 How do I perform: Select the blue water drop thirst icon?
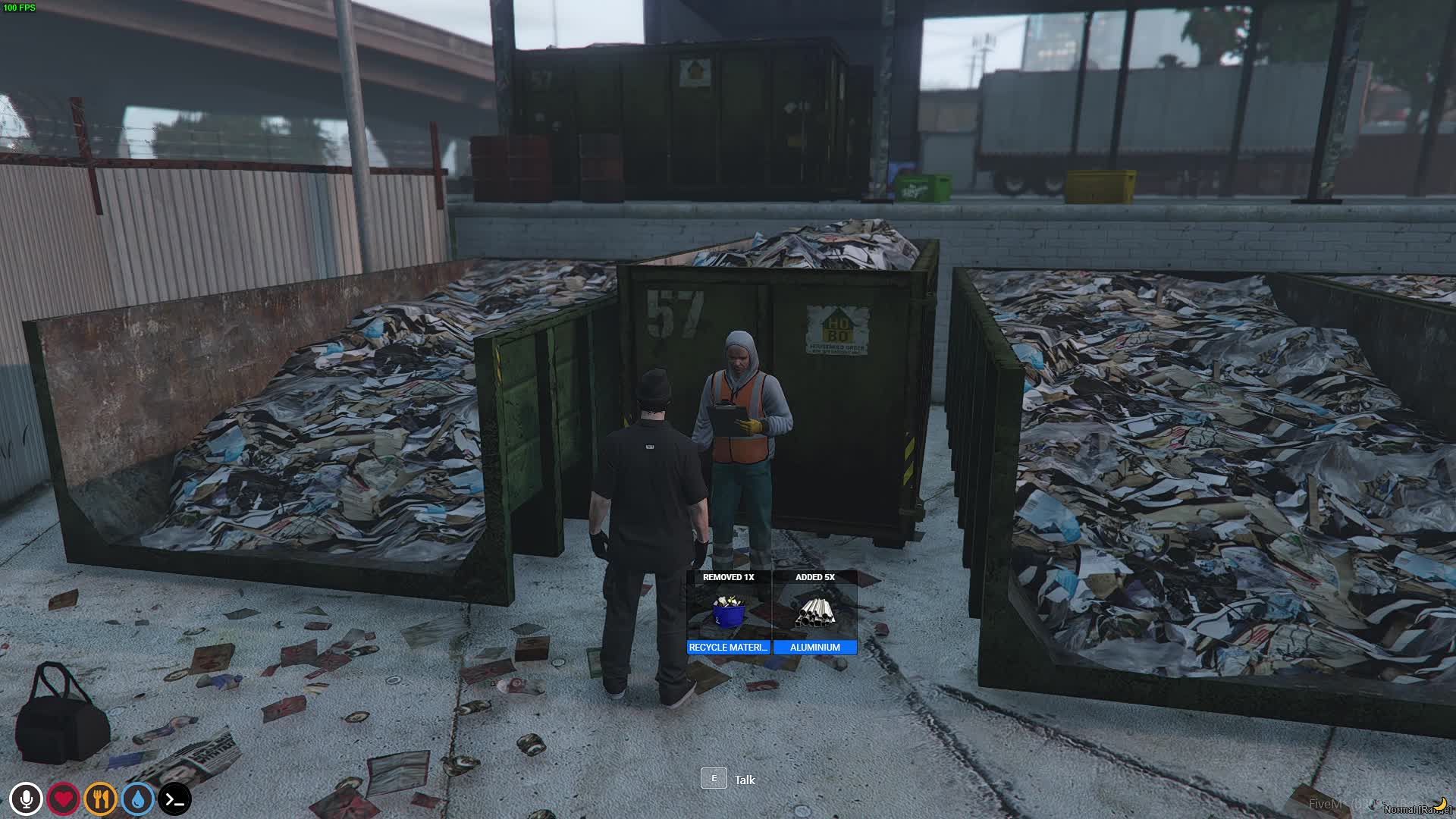pos(137,799)
